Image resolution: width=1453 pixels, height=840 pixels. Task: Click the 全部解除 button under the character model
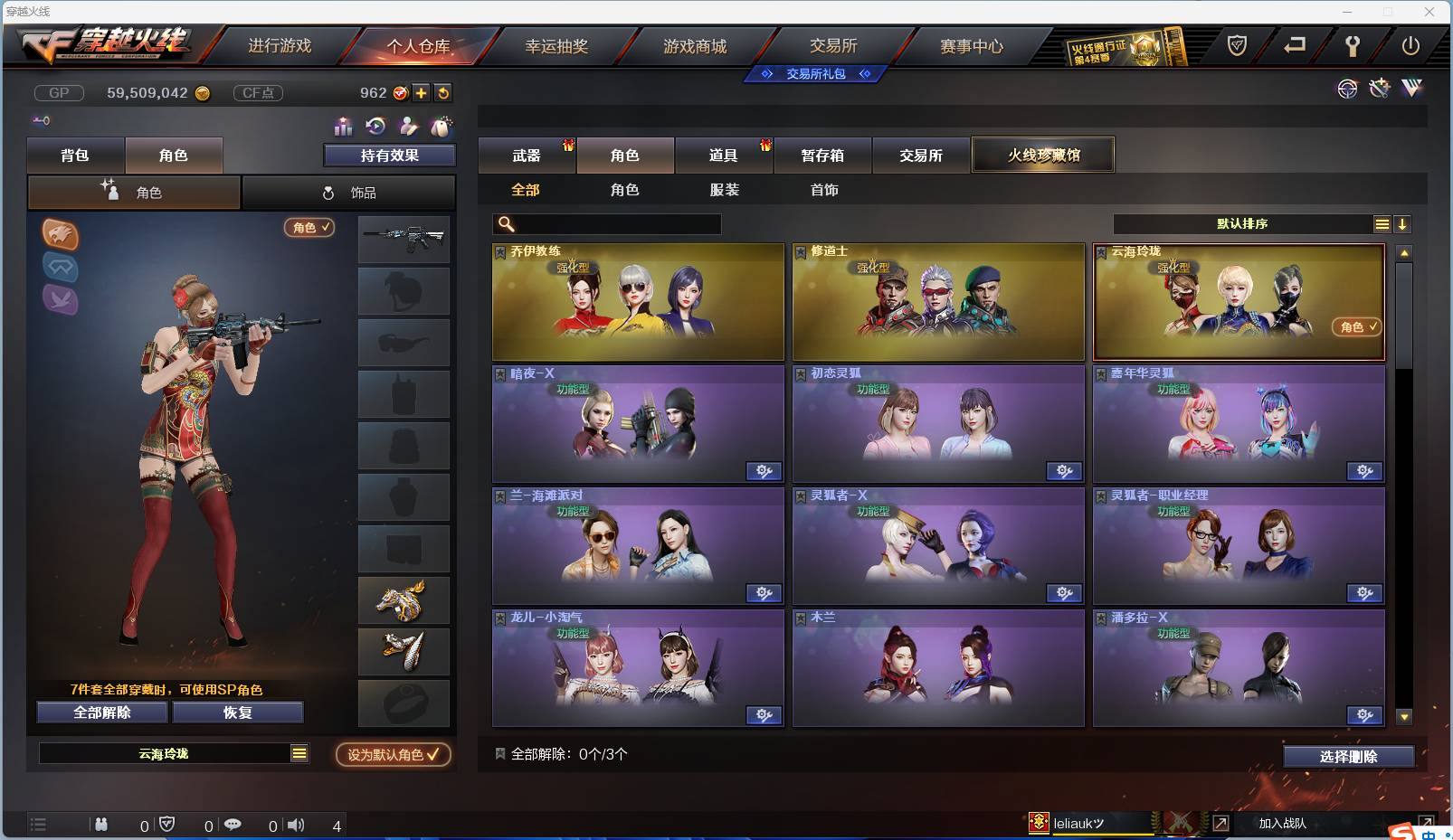click(x=101, y=712)
